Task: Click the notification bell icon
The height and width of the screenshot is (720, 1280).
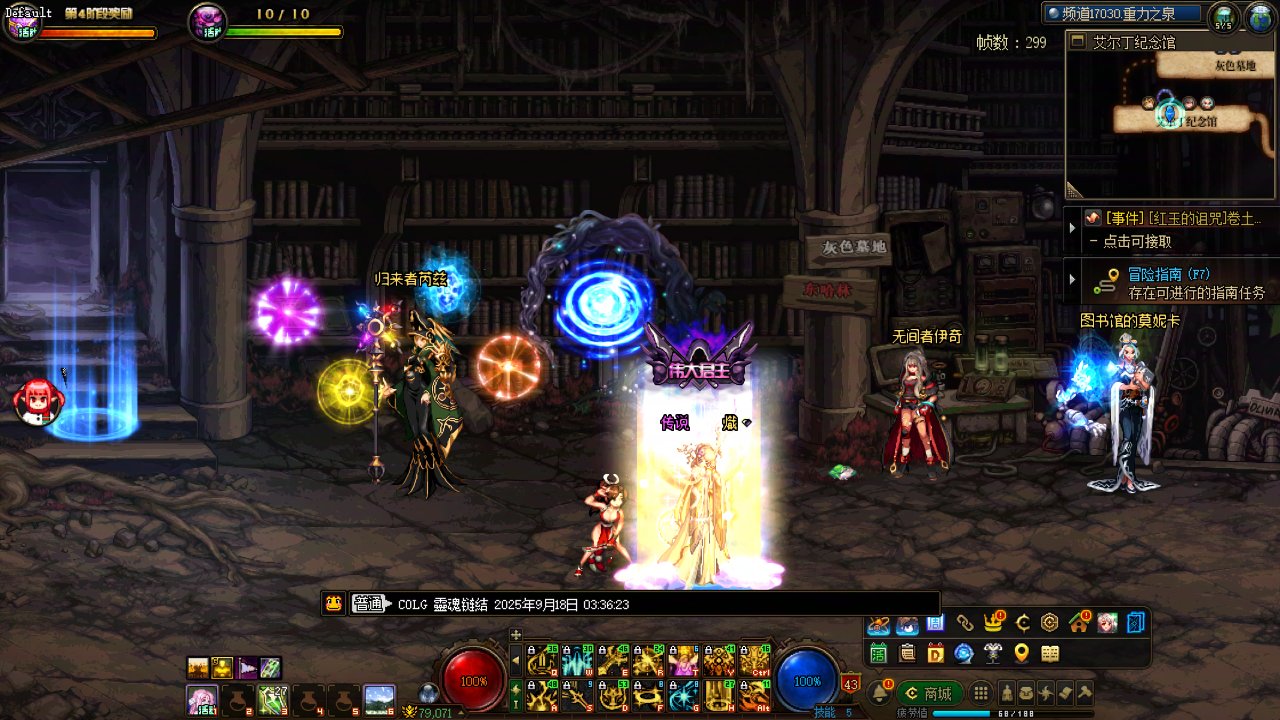Action: pos(880,692)
